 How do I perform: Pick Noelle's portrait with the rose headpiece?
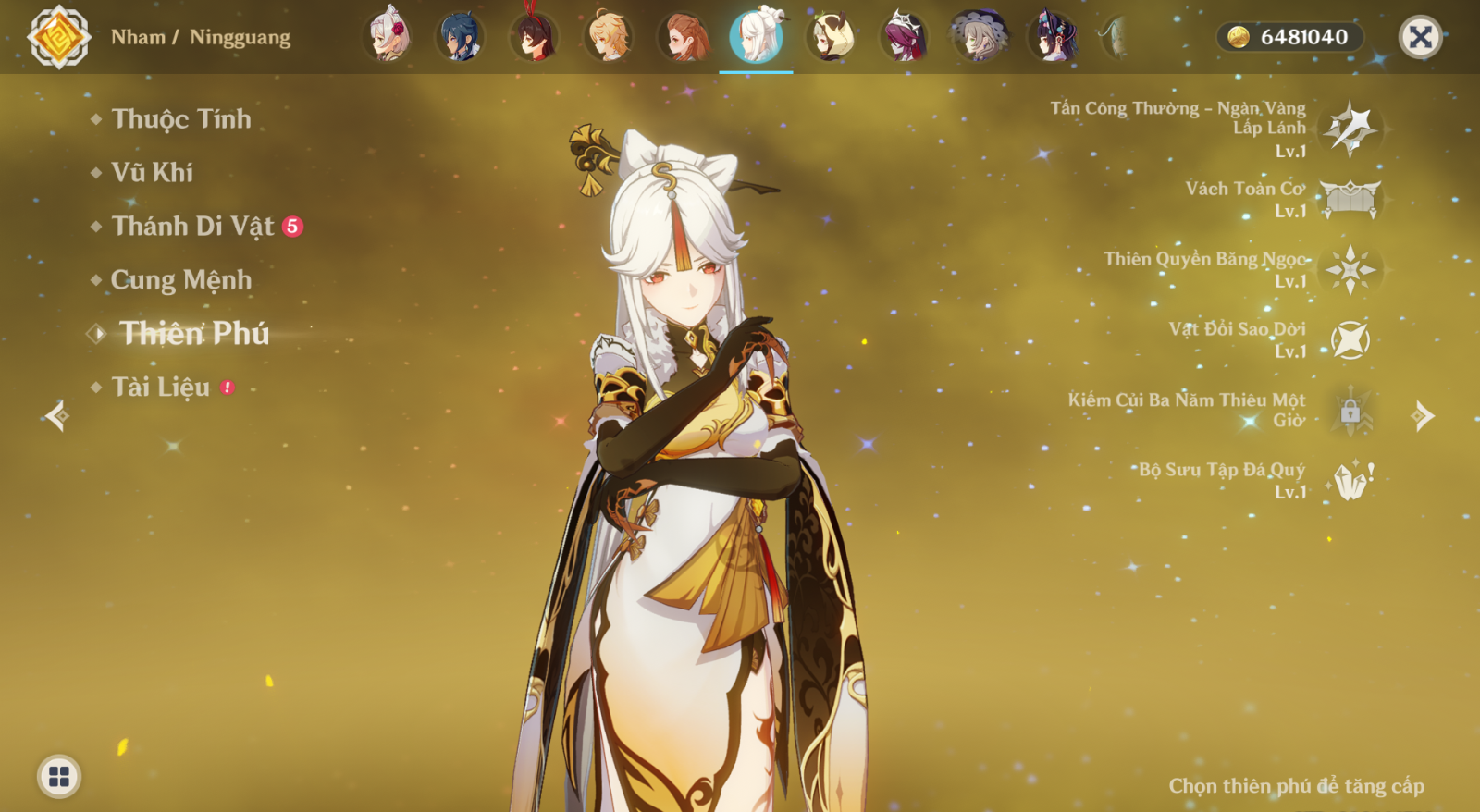388,37
